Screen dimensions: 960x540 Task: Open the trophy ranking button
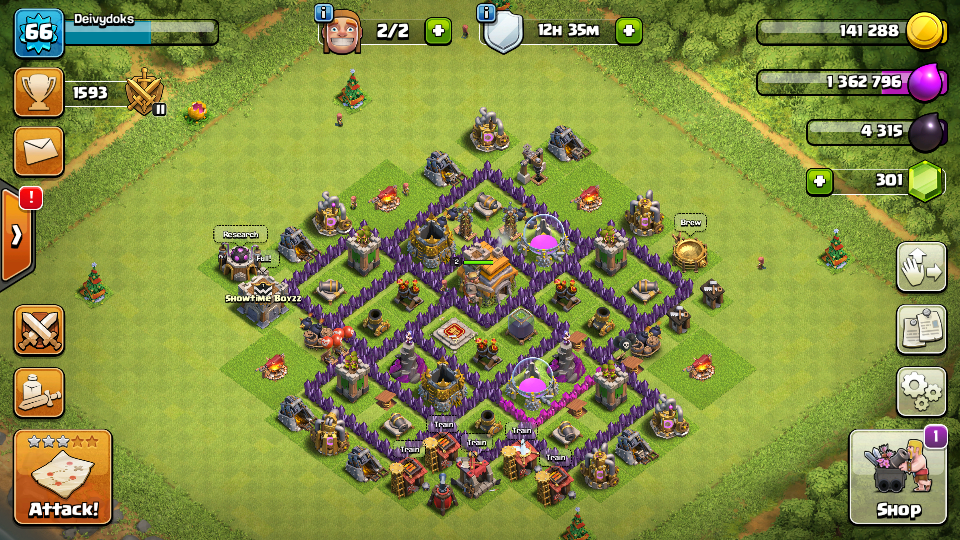coord(39,93)
